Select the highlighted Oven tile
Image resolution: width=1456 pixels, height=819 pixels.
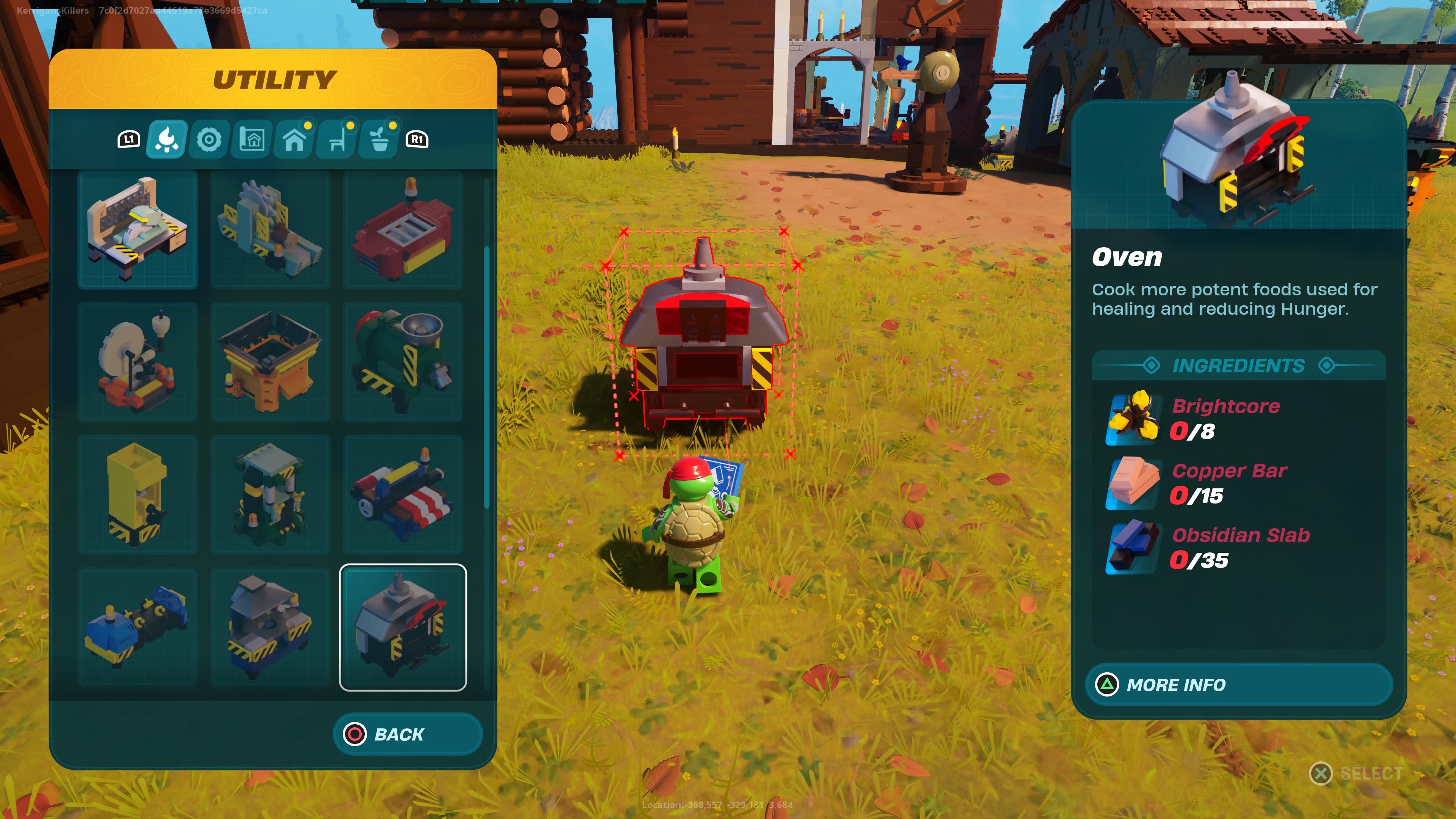pyautogui.click(x=403, y=628)
